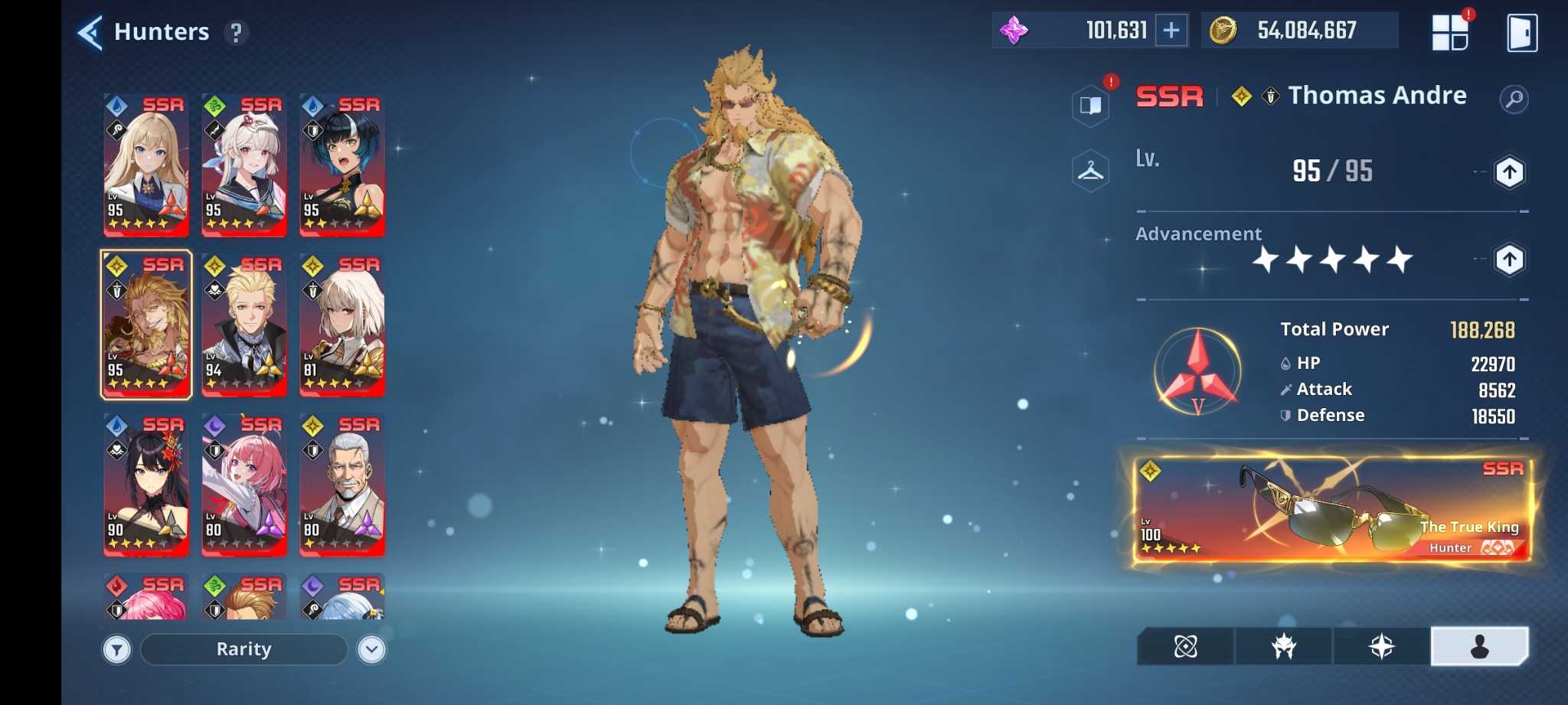The image size is (1568, 705).
Task: Open the question mark help button
Action: tap(237, 33)
